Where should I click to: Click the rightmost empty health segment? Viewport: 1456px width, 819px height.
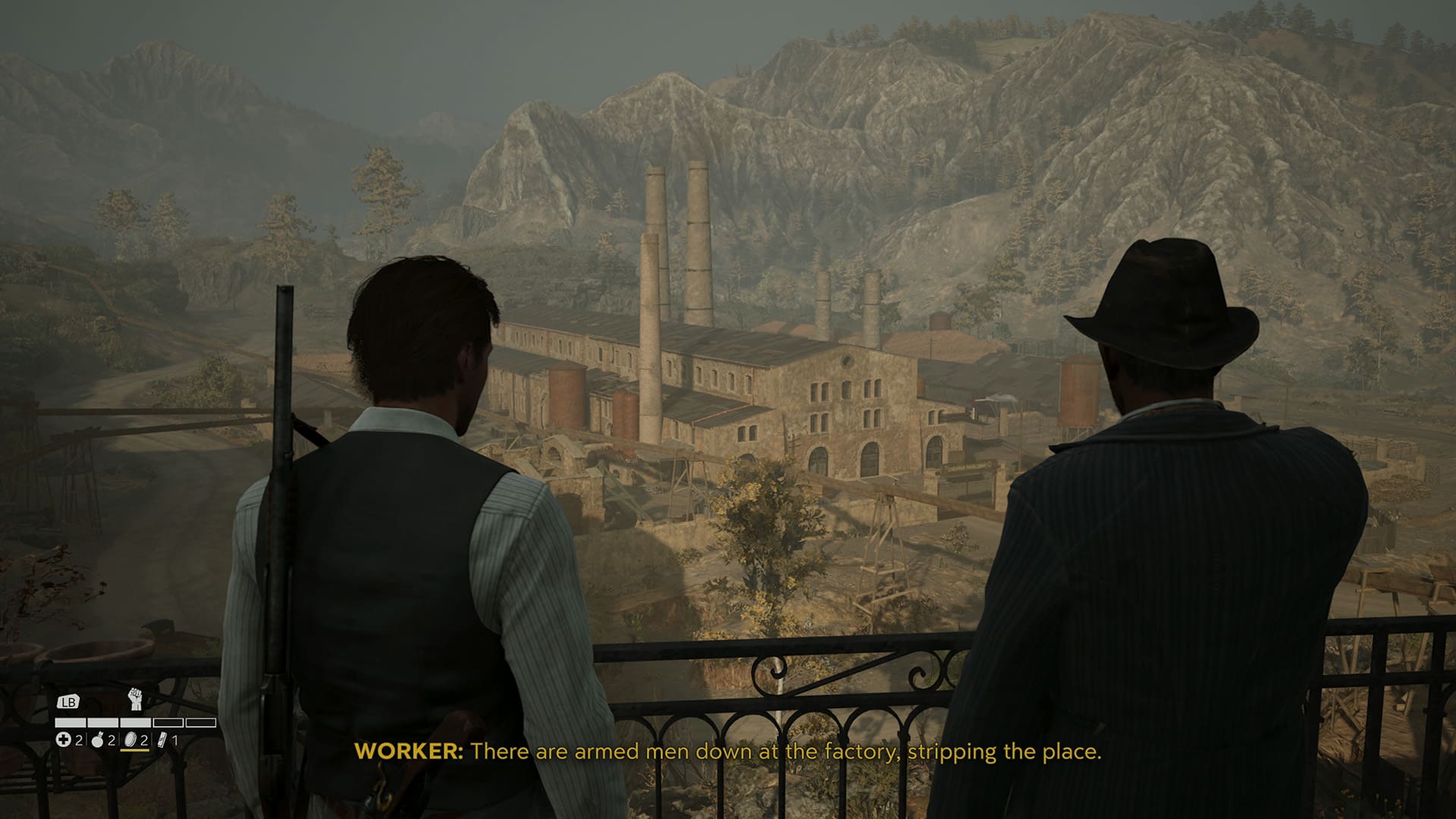click(x=202, y=723)
